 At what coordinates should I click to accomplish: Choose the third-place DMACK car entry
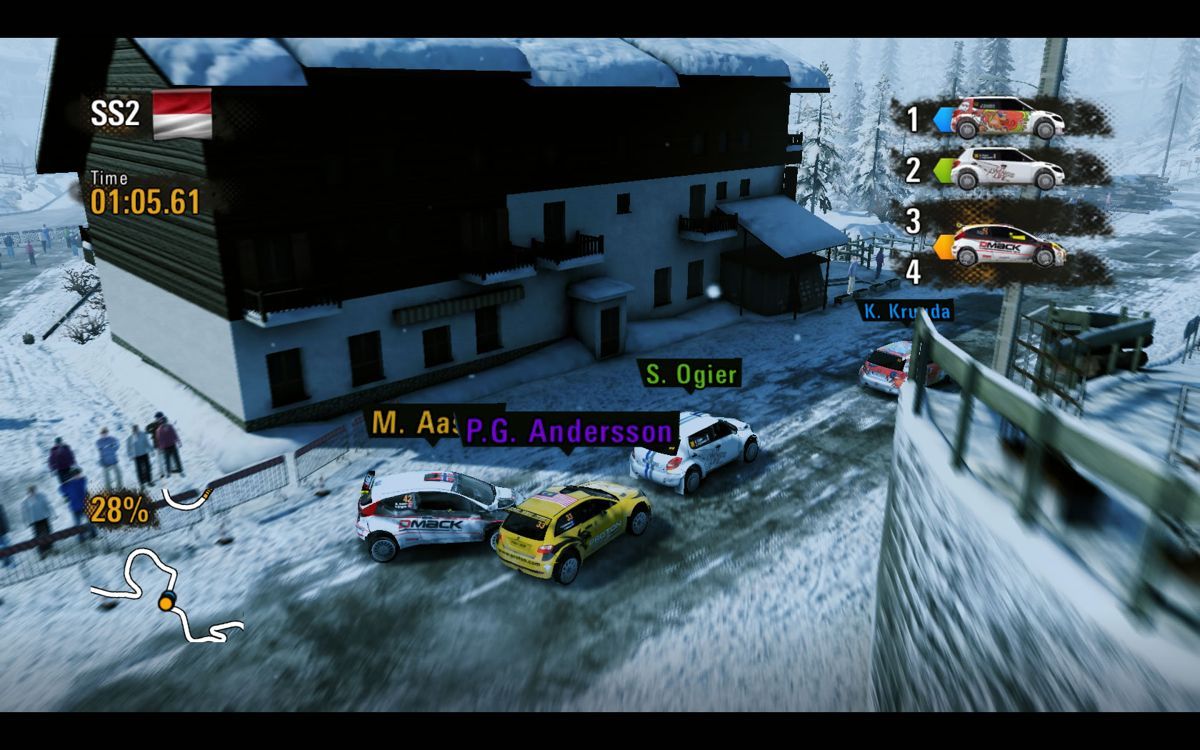point(1006,245)
